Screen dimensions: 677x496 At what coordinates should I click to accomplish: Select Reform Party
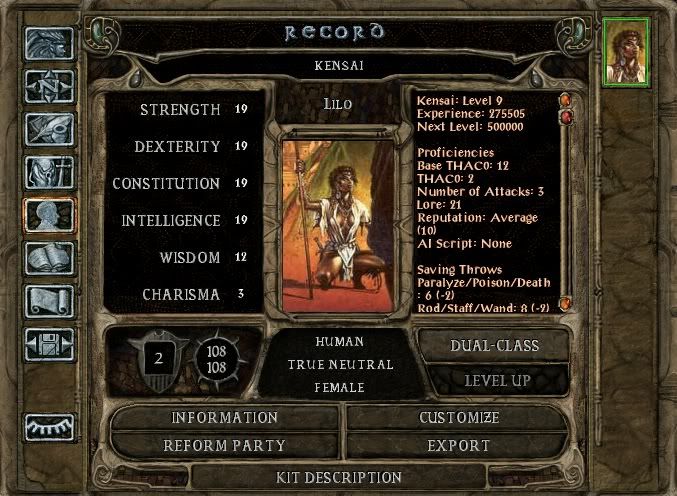[x=224, y=445]
